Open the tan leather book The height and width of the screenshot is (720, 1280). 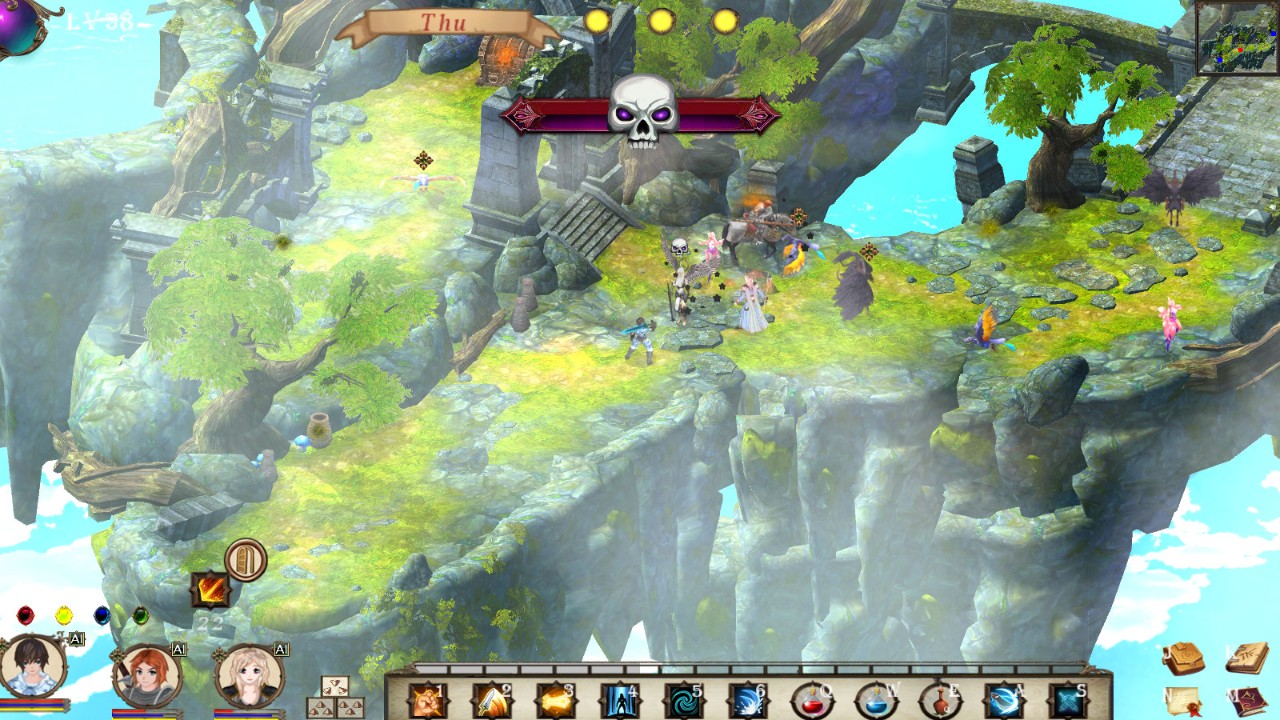click(1246, 658)
